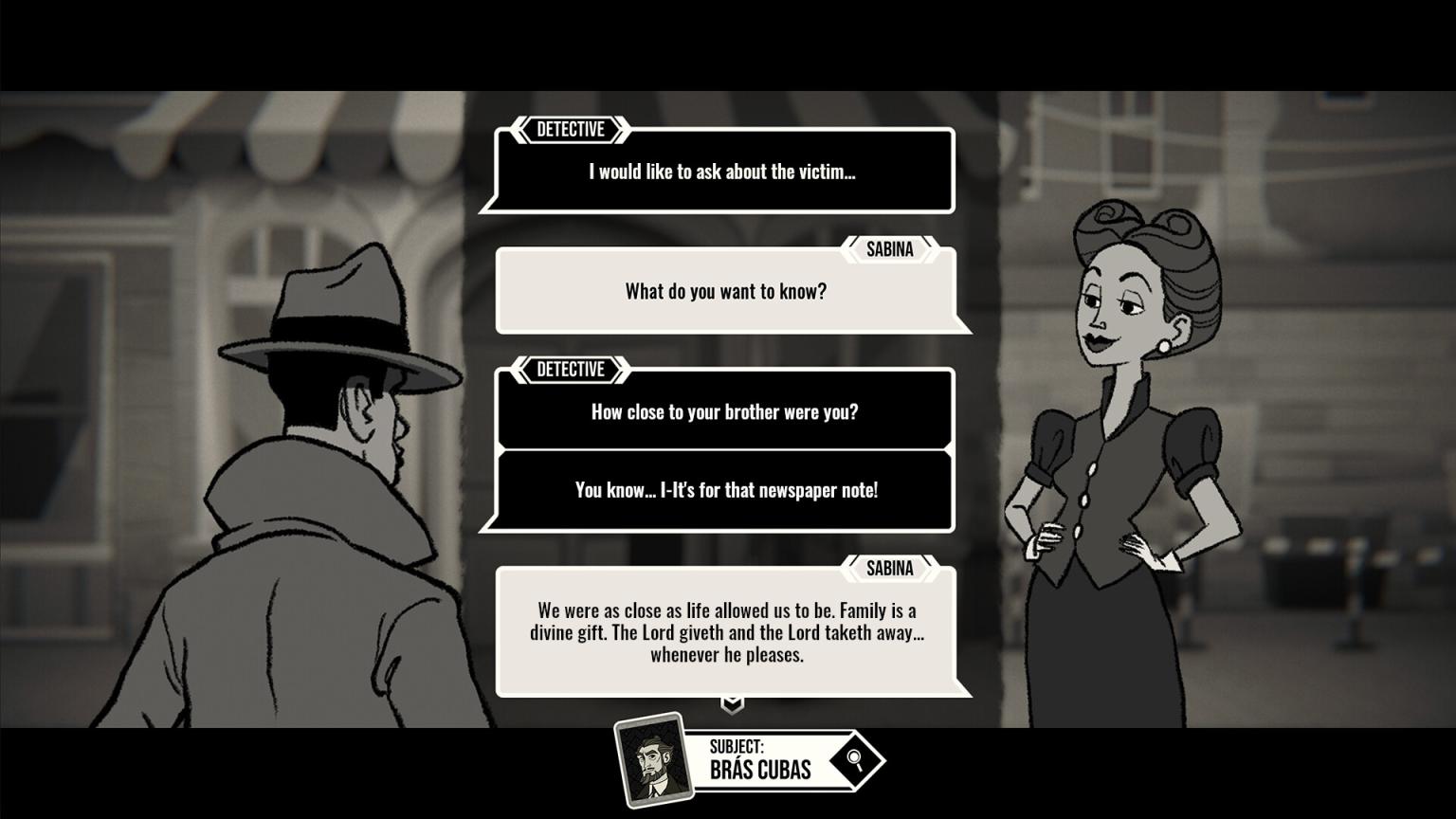Expand the dialogue with the down chevron
Image resolution: width=1456 pixels, height=819 pixels.
click(x=730, y=703)
